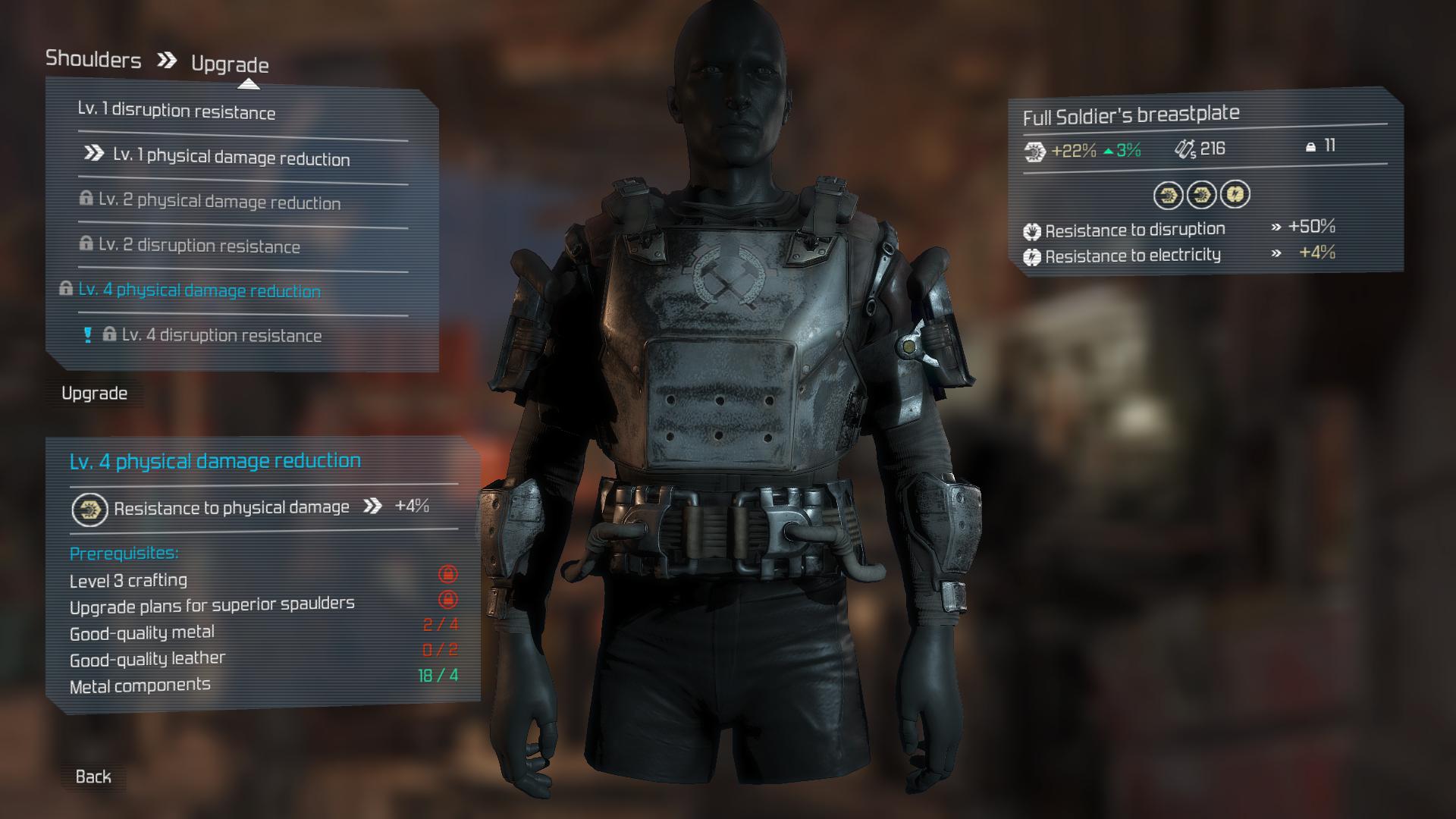This screenshot has height=819, width=1456.
Task: Click the Upgrade button
Action: click(94, 394)
